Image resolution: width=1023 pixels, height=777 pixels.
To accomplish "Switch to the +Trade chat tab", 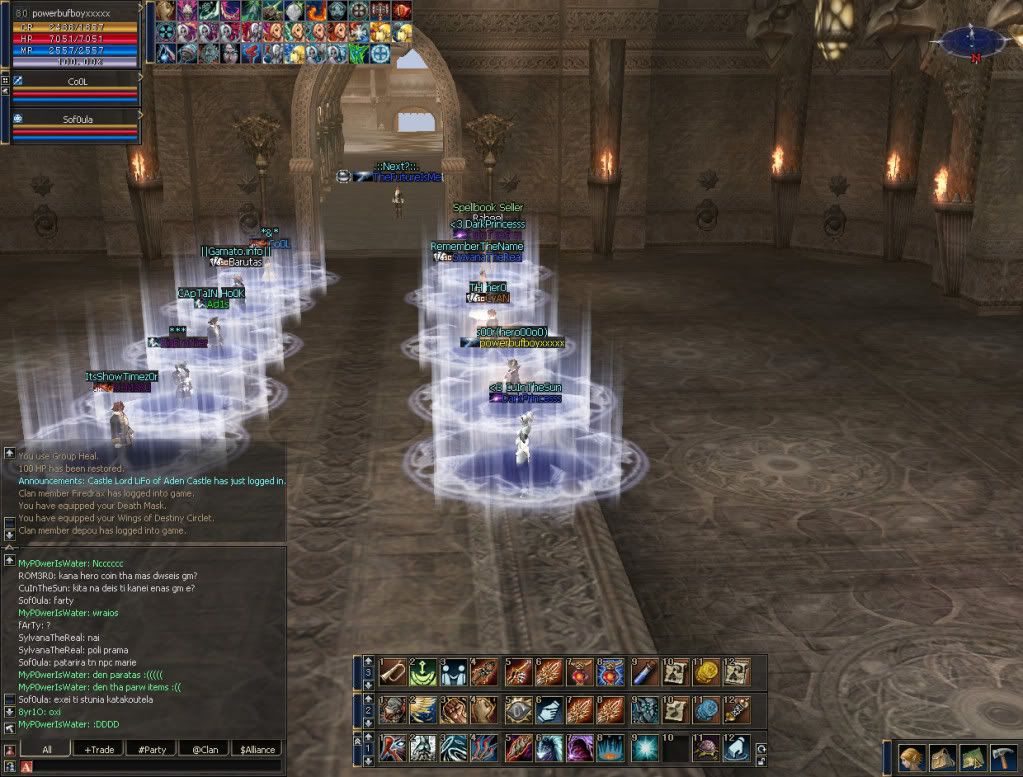I will pyautogui.click(x=100, y=749).
